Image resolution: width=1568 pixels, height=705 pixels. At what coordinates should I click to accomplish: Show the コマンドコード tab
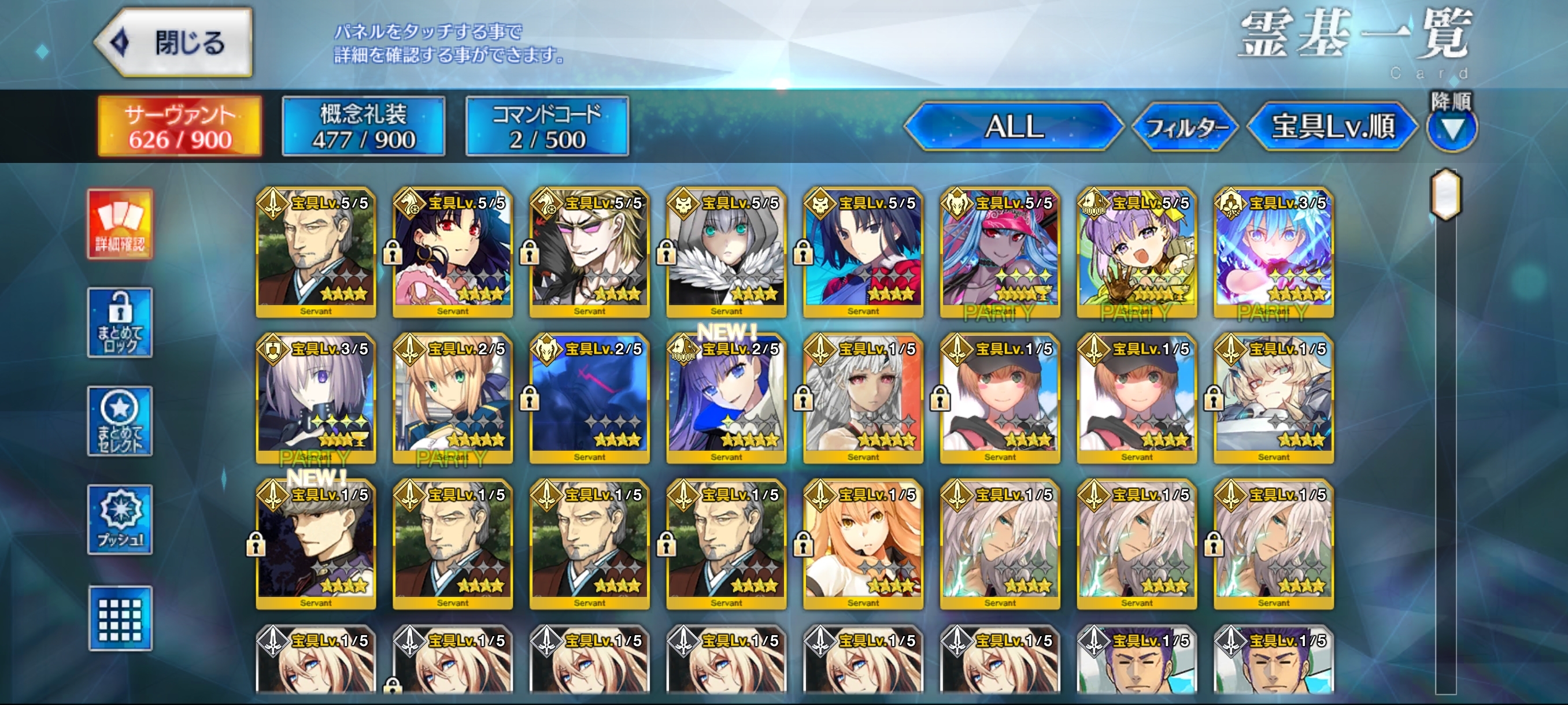pos(546,127)
